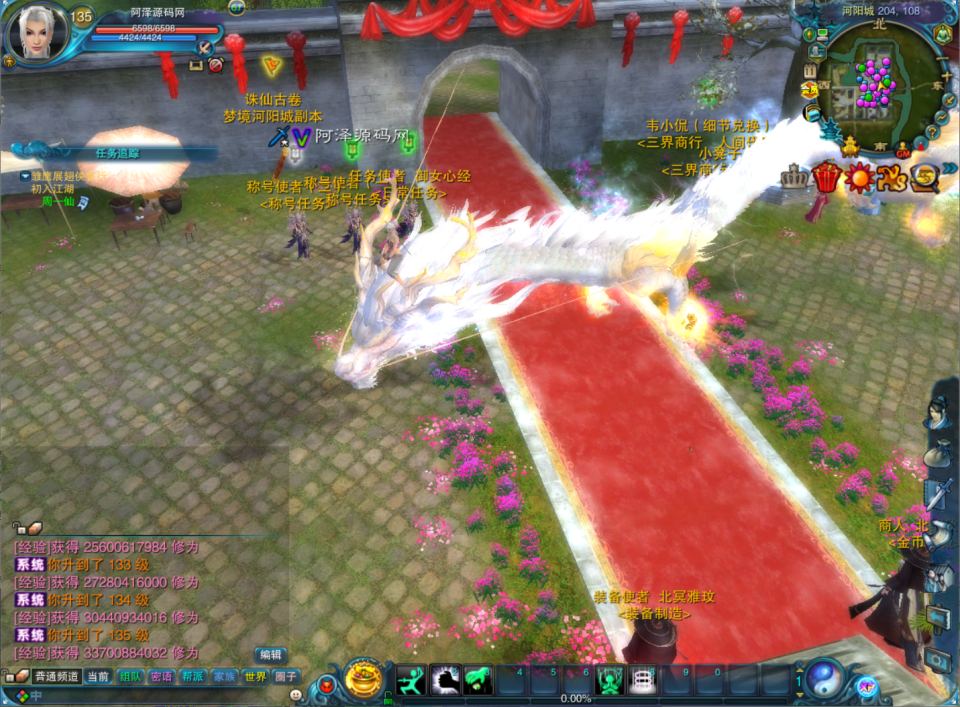Viewport: 960px width, 707px height.
Task: Activate the green running figure skill
Action: click(412, 681)
